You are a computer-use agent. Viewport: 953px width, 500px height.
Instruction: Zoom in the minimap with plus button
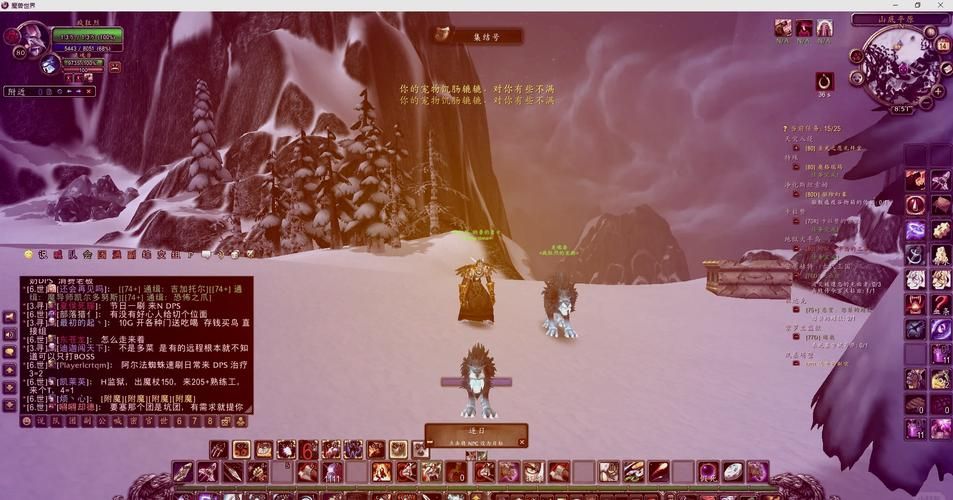click(938, 90)
